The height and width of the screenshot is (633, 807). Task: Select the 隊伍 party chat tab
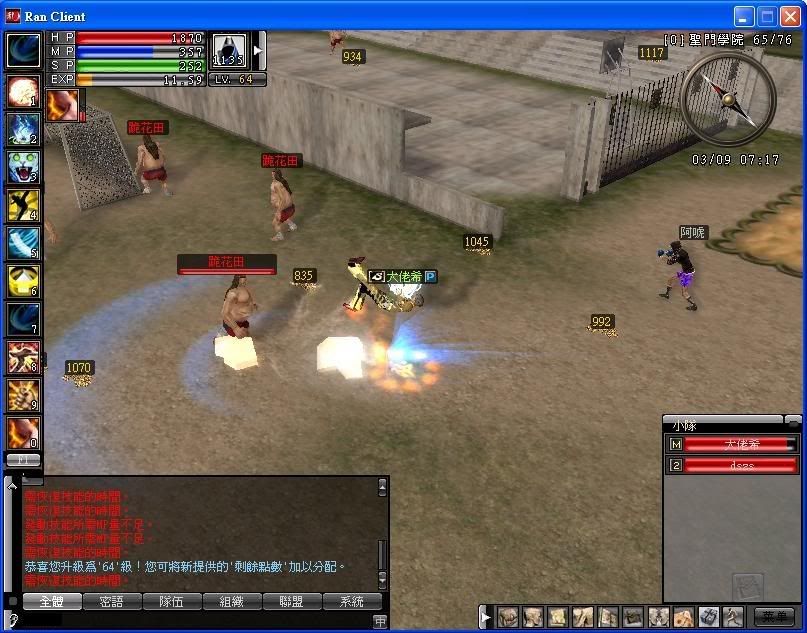pos(171,602)
